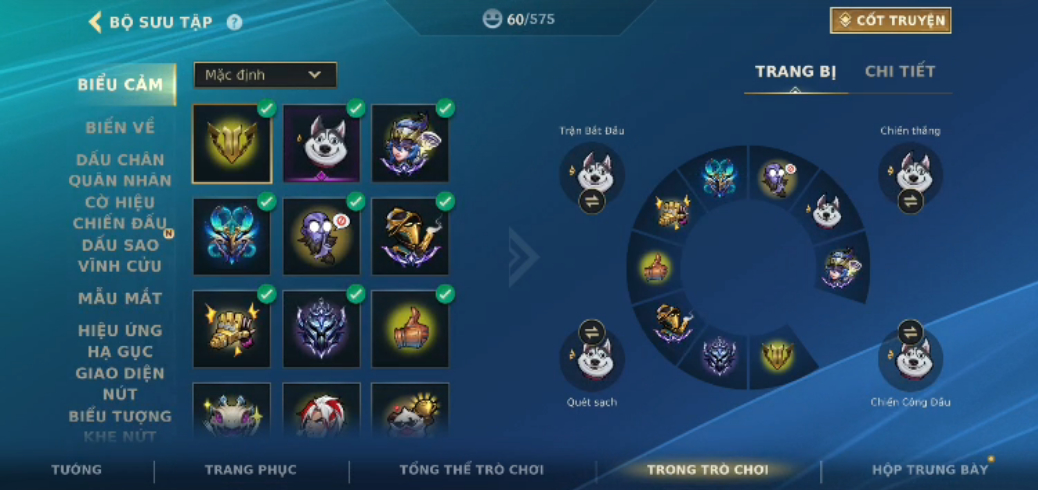Go to Tổng Thể Trò Chơi tab
The image size is (1038, 490).
point(471,470)
